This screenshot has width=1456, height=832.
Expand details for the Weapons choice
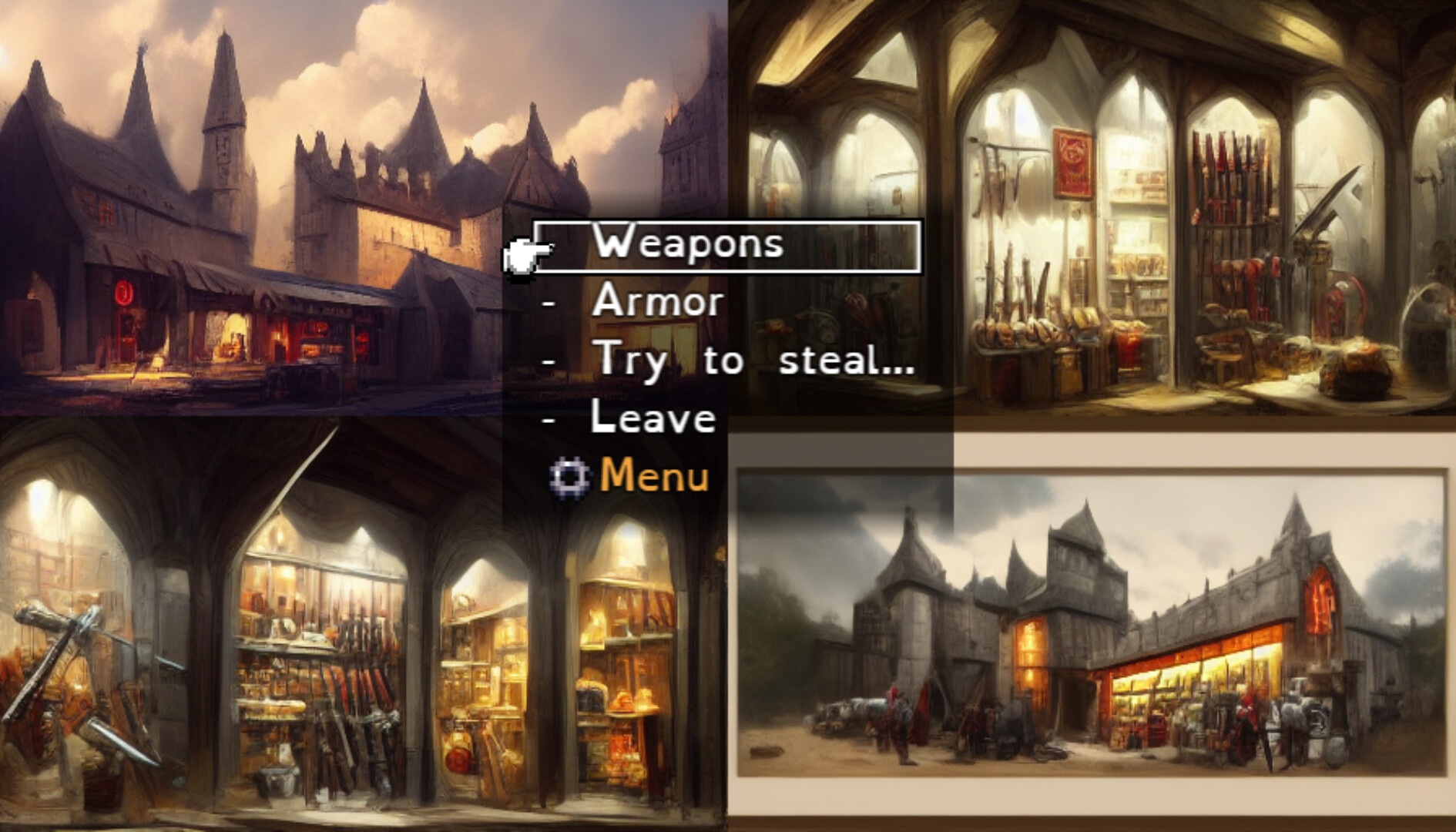(688, 245)
